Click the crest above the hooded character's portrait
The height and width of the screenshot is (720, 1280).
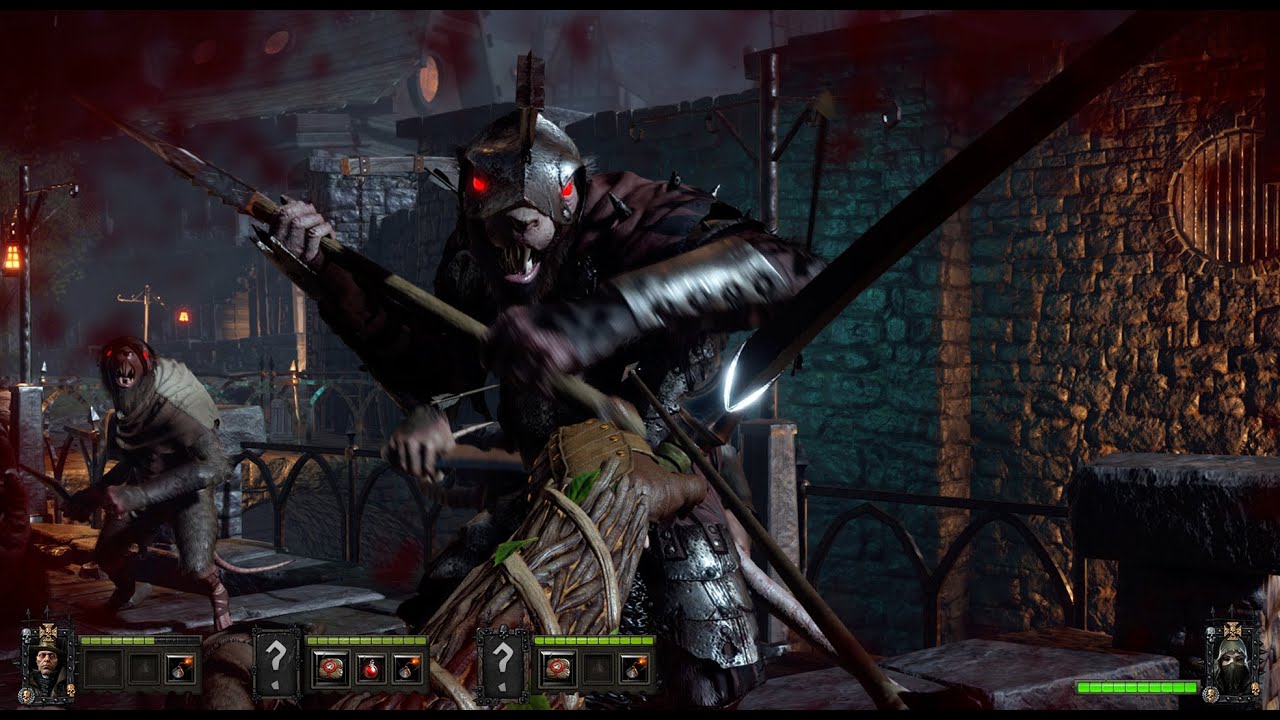pyautogui.click(x=1232, y=631)
